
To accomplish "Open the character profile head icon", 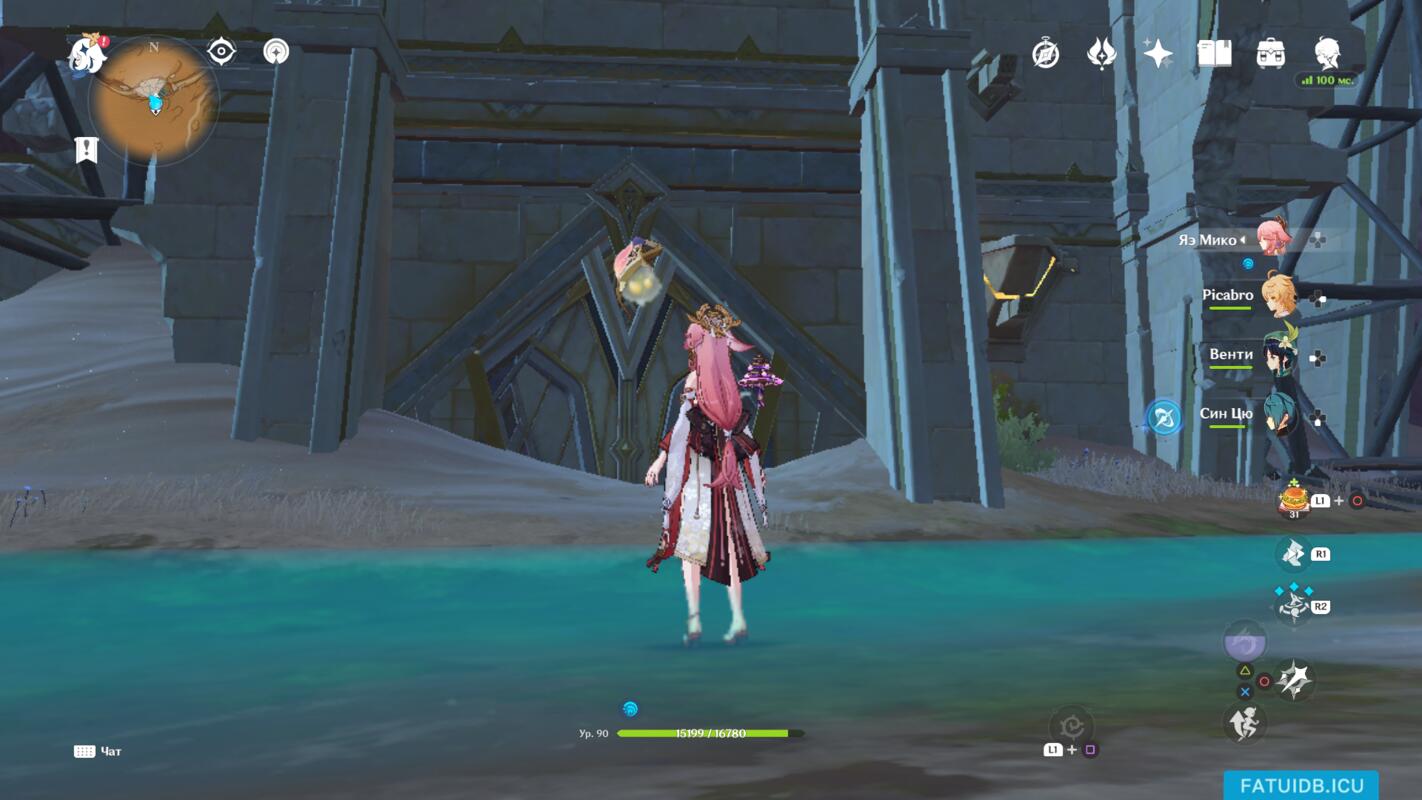I will (x=1328, y=54).
